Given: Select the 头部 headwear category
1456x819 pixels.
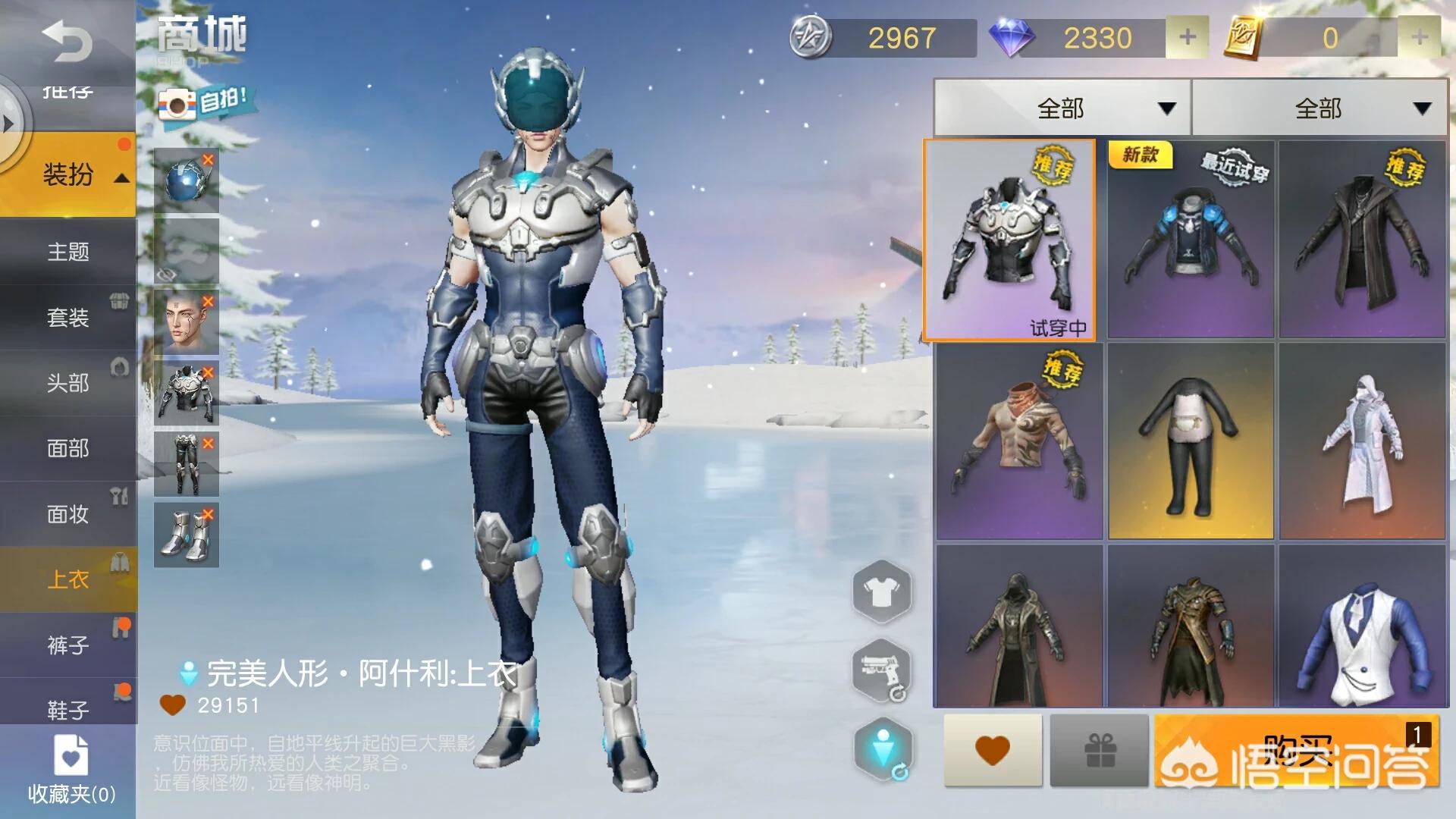Looking at the screenshot, I should pyautogui.click(x=68, y=383).
